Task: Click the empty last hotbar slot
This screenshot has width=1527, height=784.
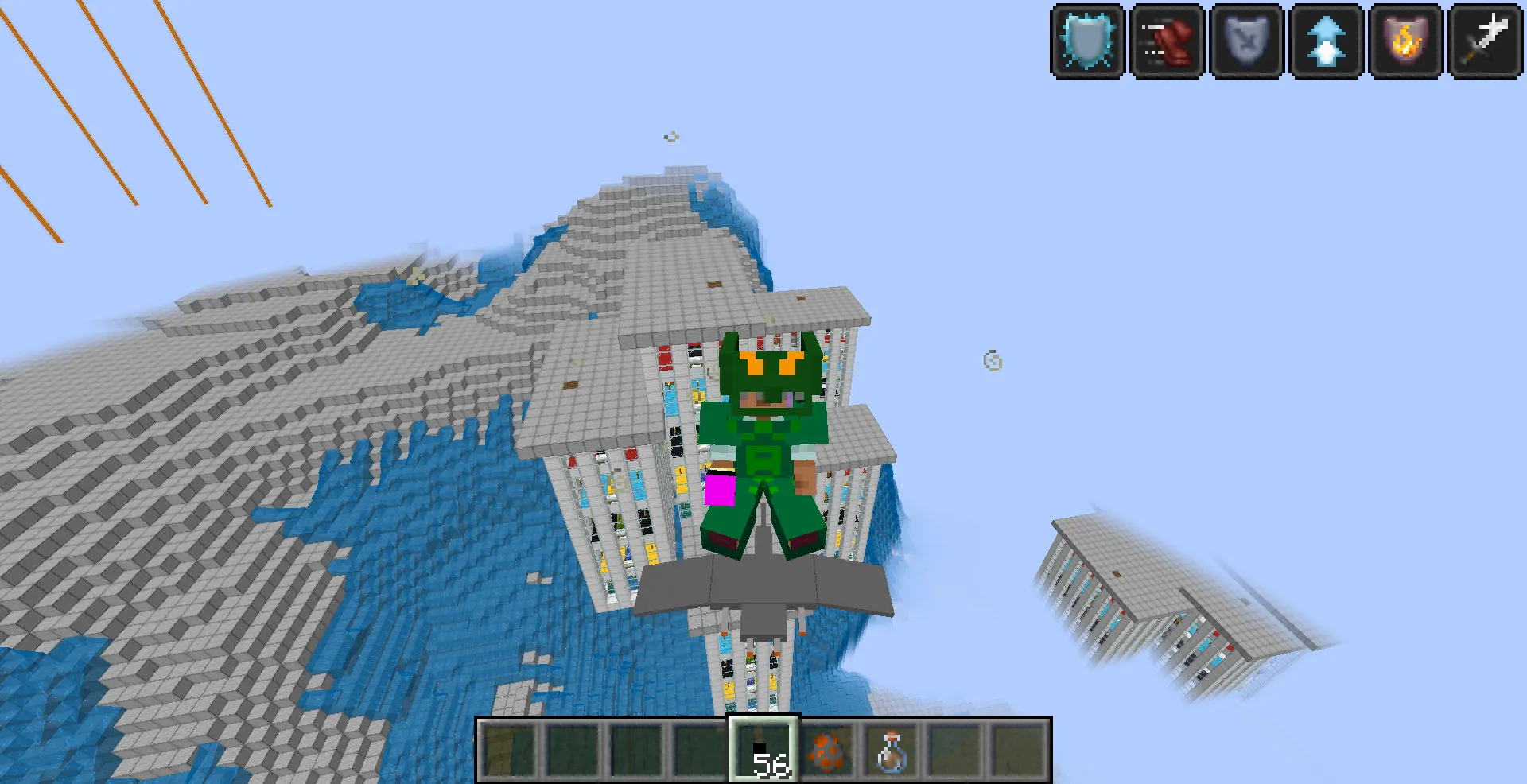Action: (x=1018, y=750)
